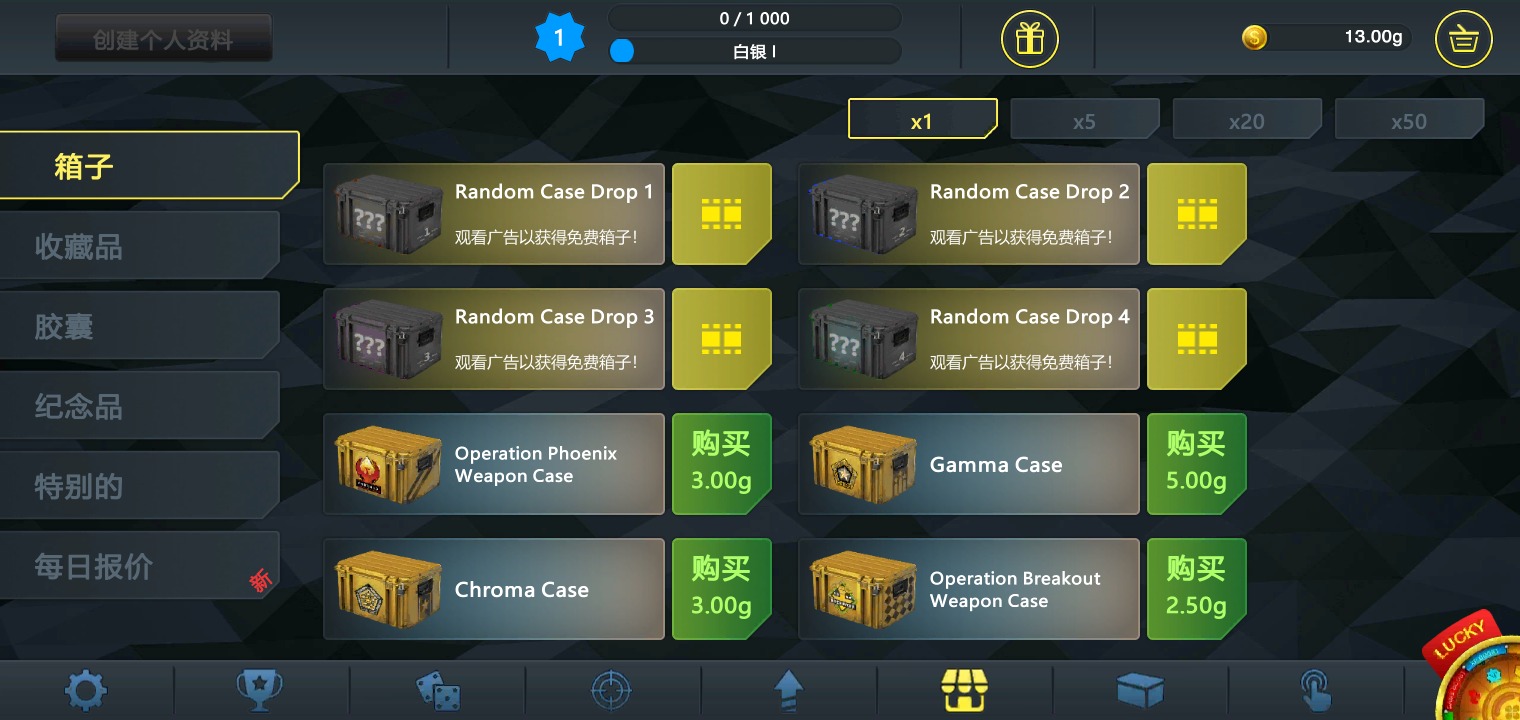Open the shopping basket icon top right

coord(1463,38)
